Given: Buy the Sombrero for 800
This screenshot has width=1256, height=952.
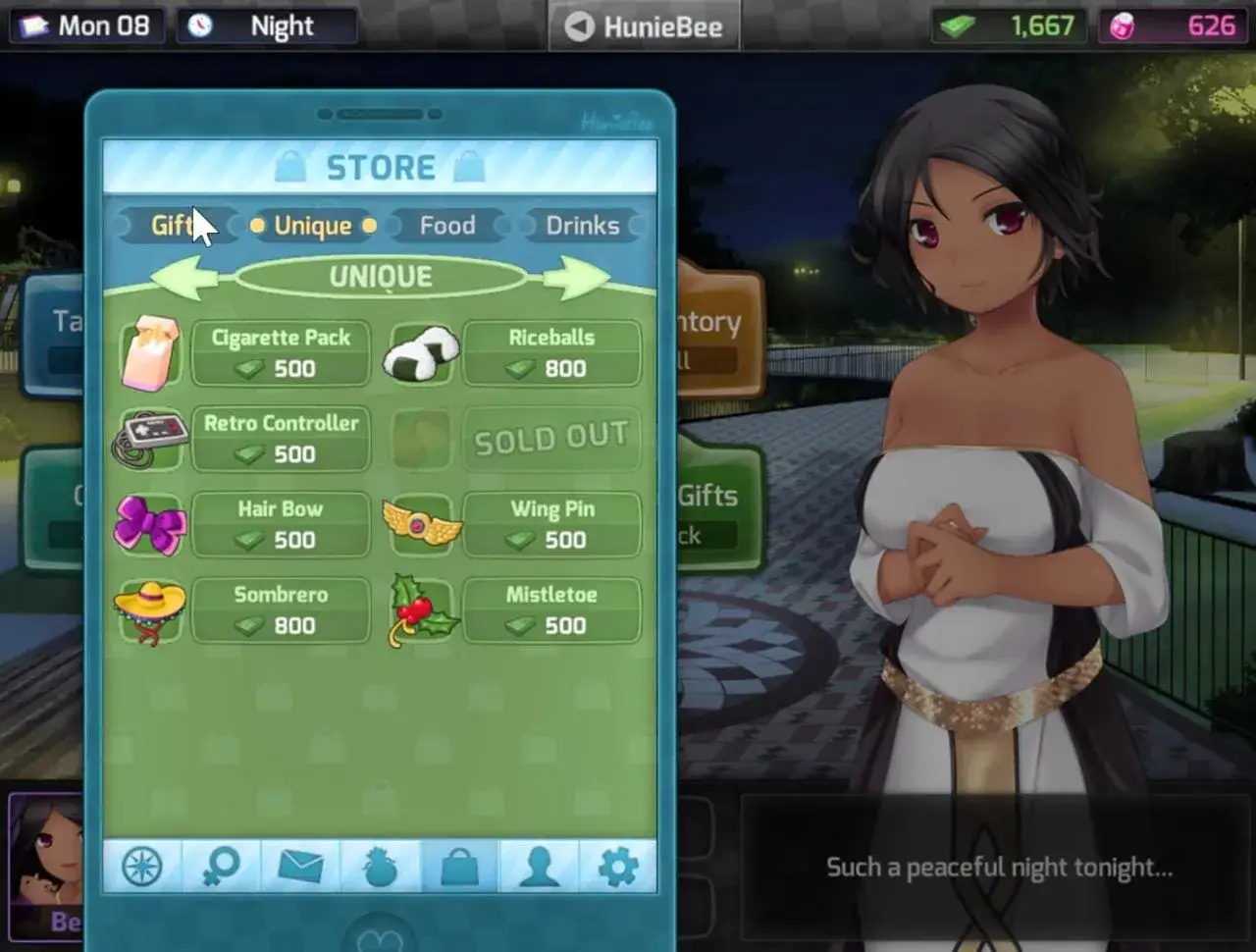Looking at the screenshot, I should 281,609.
